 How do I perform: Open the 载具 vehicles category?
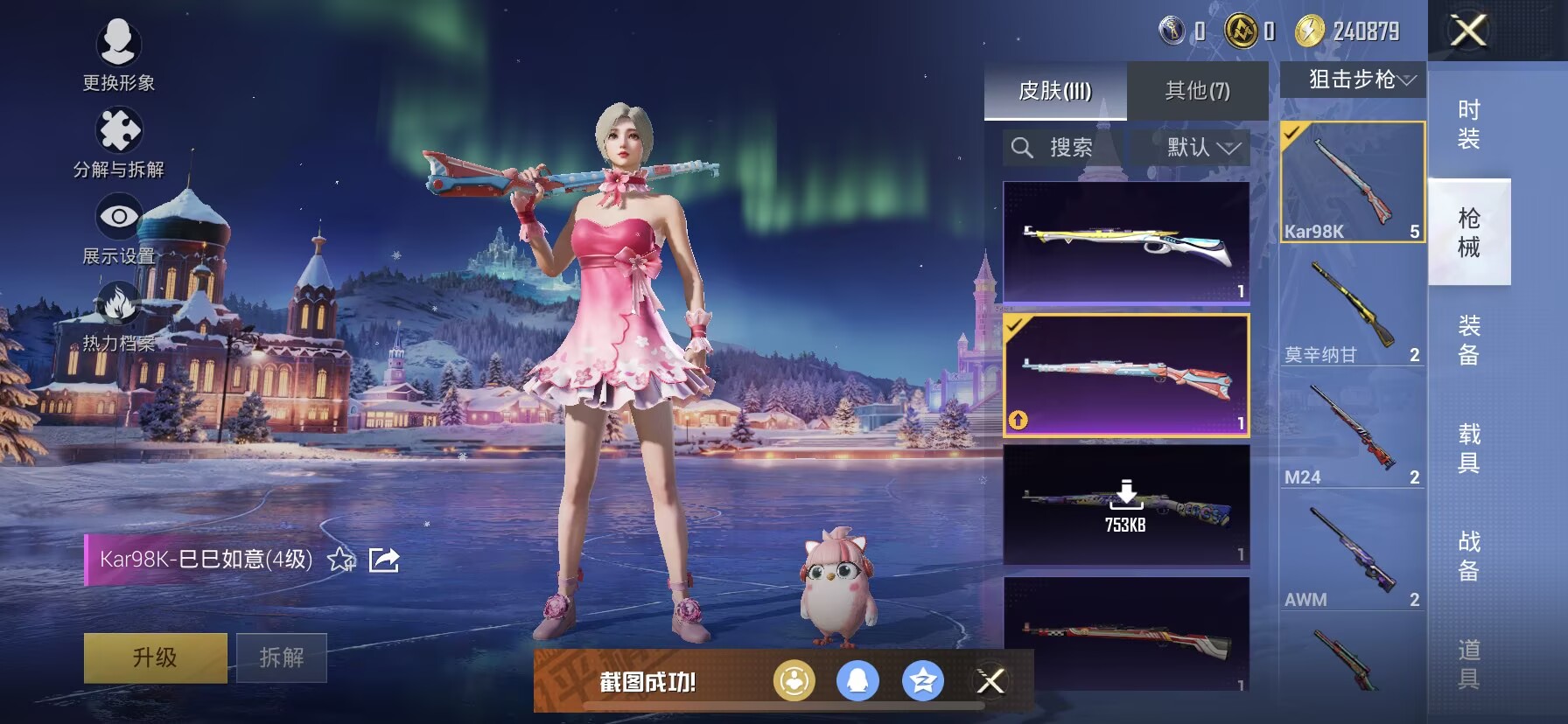[1469, 448]
